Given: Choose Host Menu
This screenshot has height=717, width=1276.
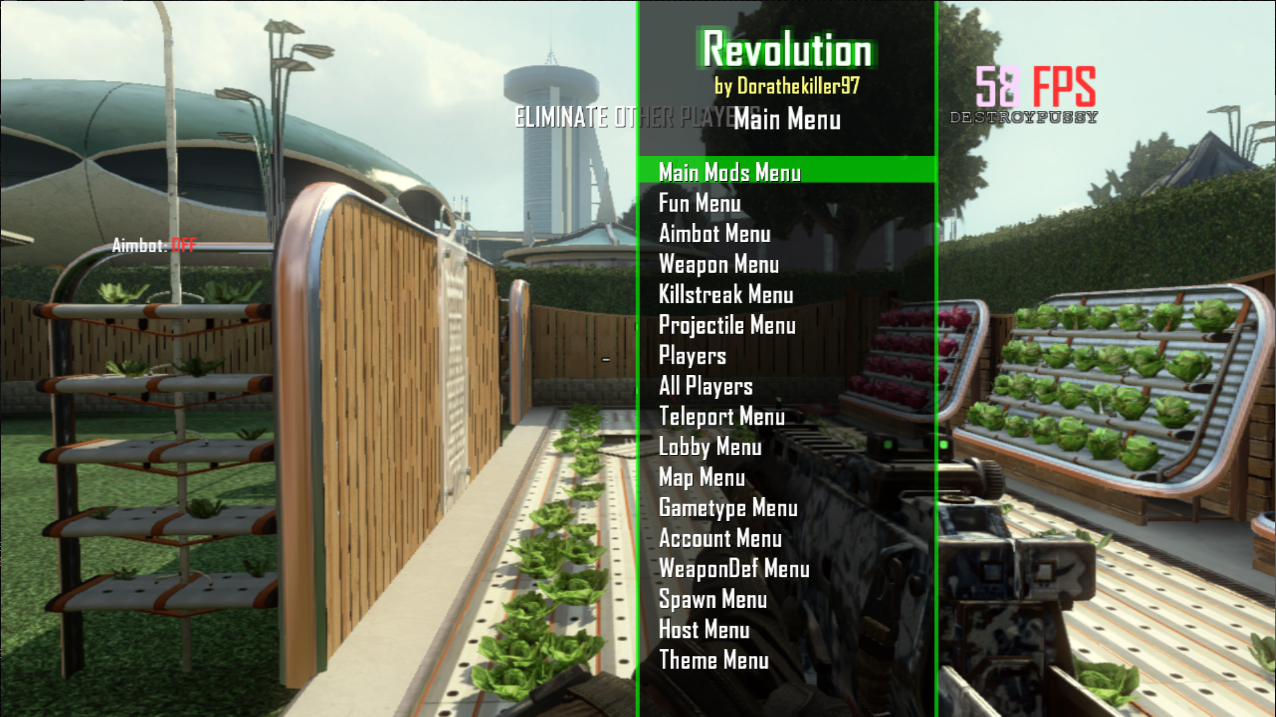Looking at the screenshot, I should [x=703, y=630].
